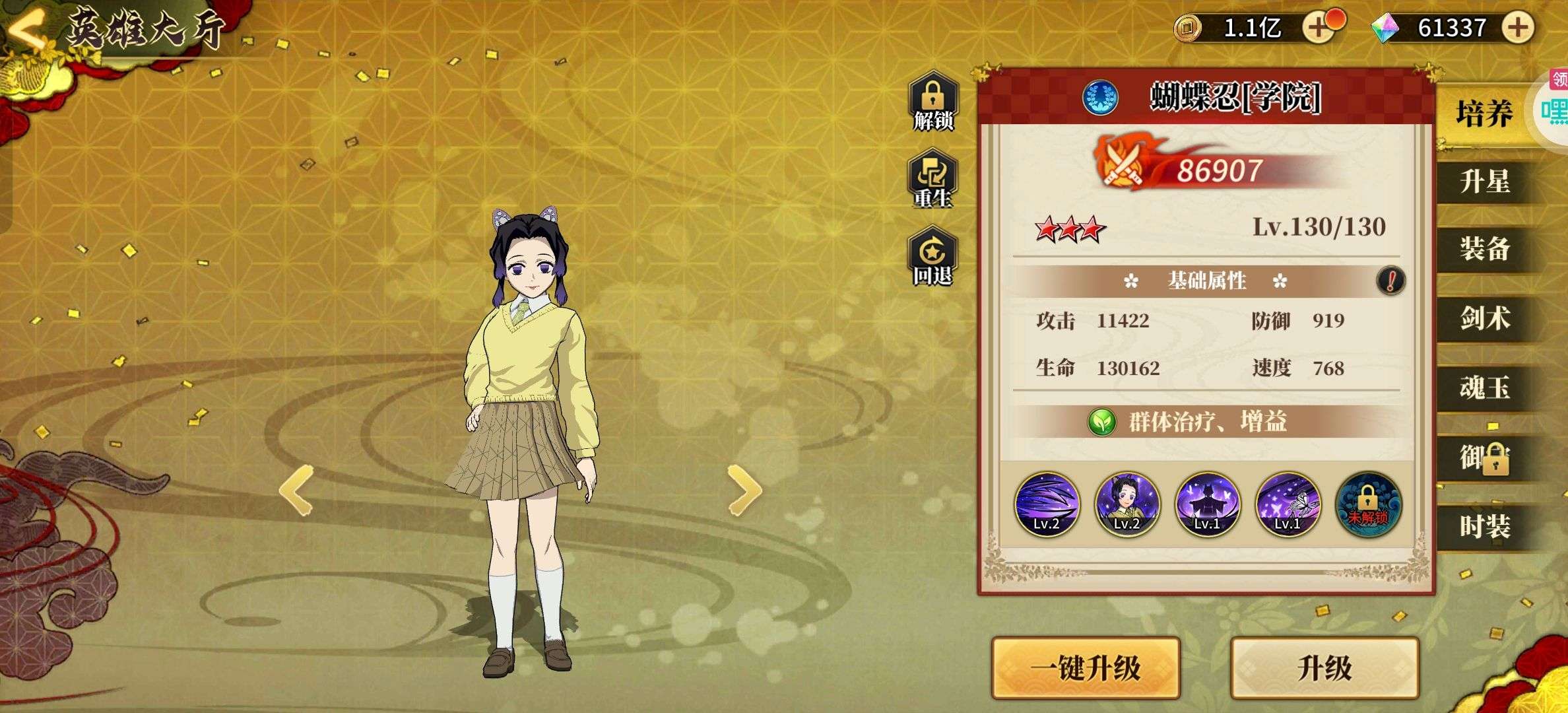1568x713 pixels.
Task: Open the 时装 costume tab
Action: point(1484,527)
